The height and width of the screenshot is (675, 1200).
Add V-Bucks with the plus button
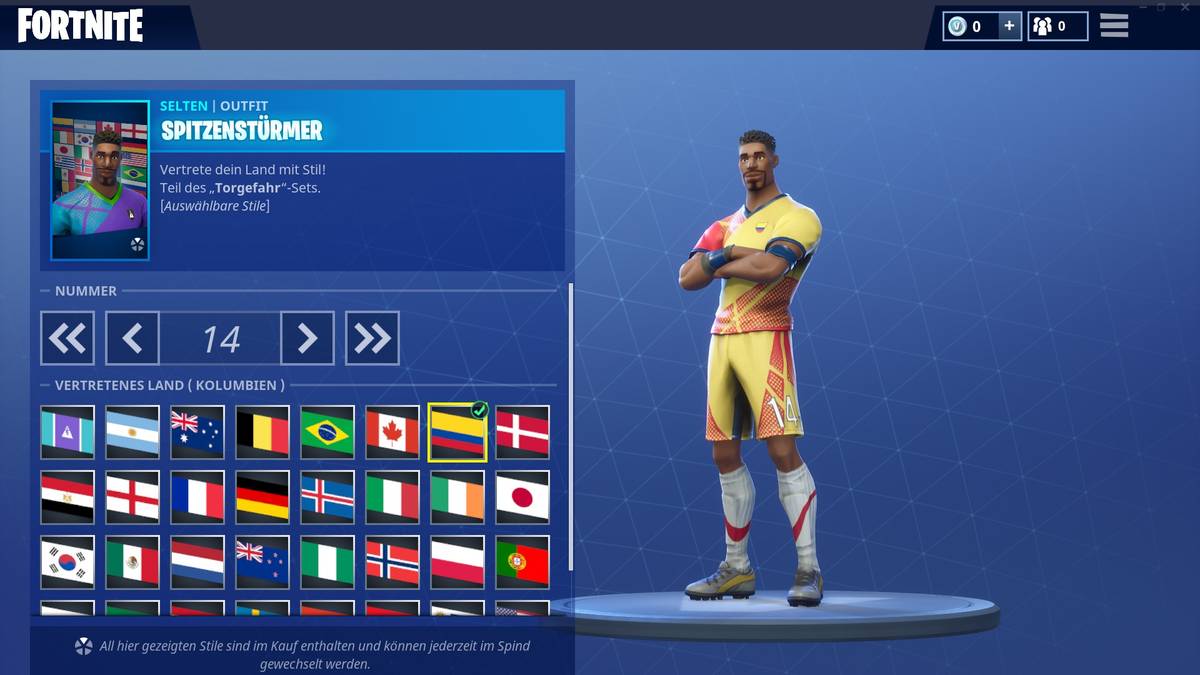1008,27
